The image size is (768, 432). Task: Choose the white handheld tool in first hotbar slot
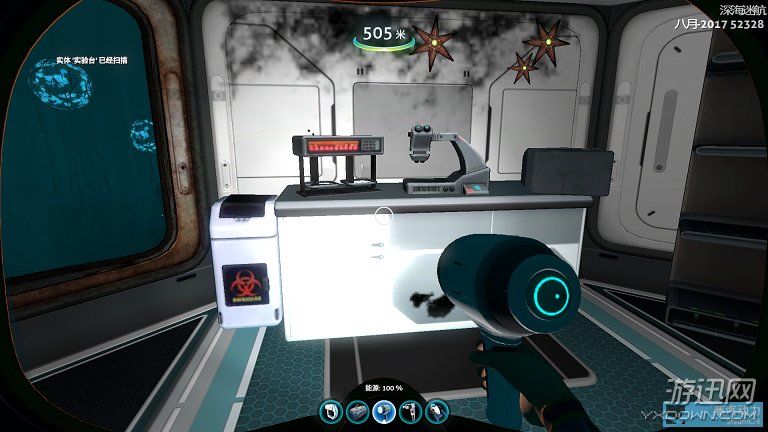(x=331, y=411)
